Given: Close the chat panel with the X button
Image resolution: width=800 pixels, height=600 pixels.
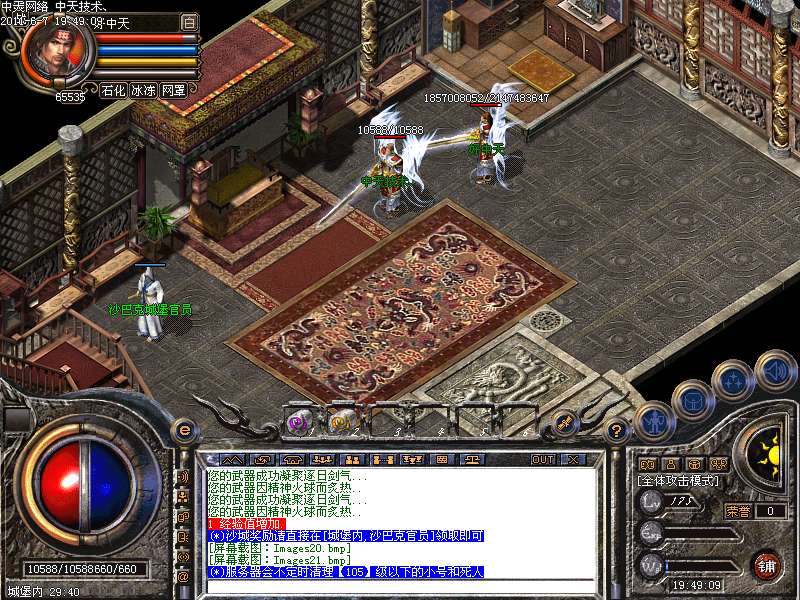Looking at the screenshot, I should 573,460.
